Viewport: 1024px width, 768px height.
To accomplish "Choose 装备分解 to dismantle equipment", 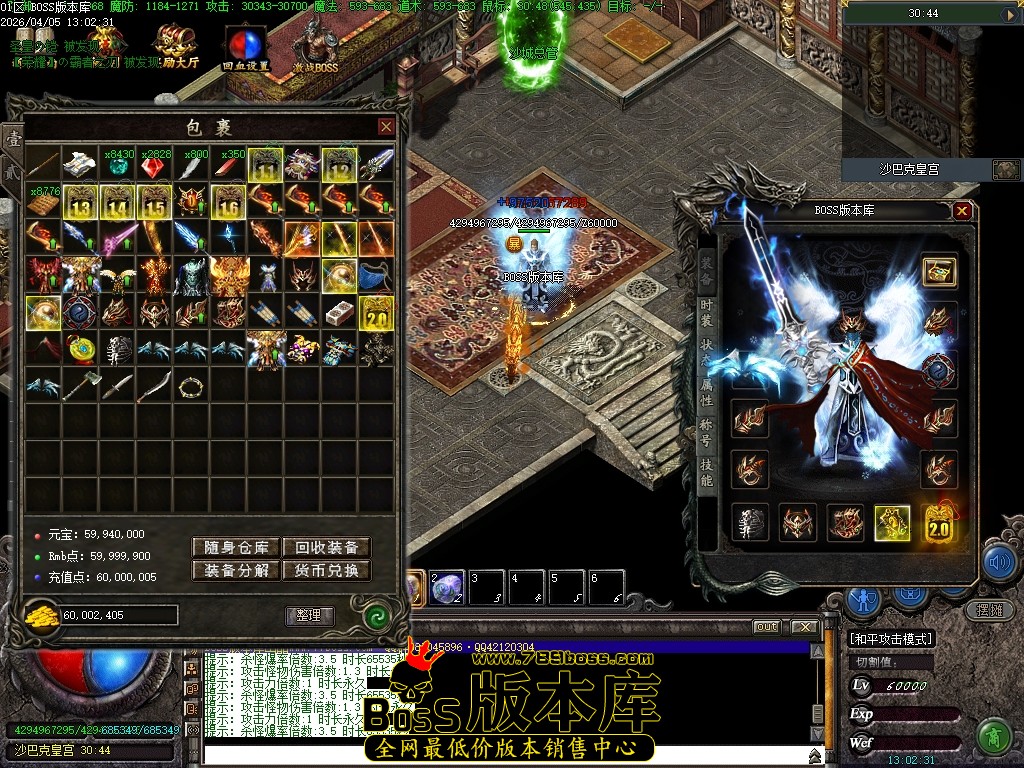I will [236, 571].
